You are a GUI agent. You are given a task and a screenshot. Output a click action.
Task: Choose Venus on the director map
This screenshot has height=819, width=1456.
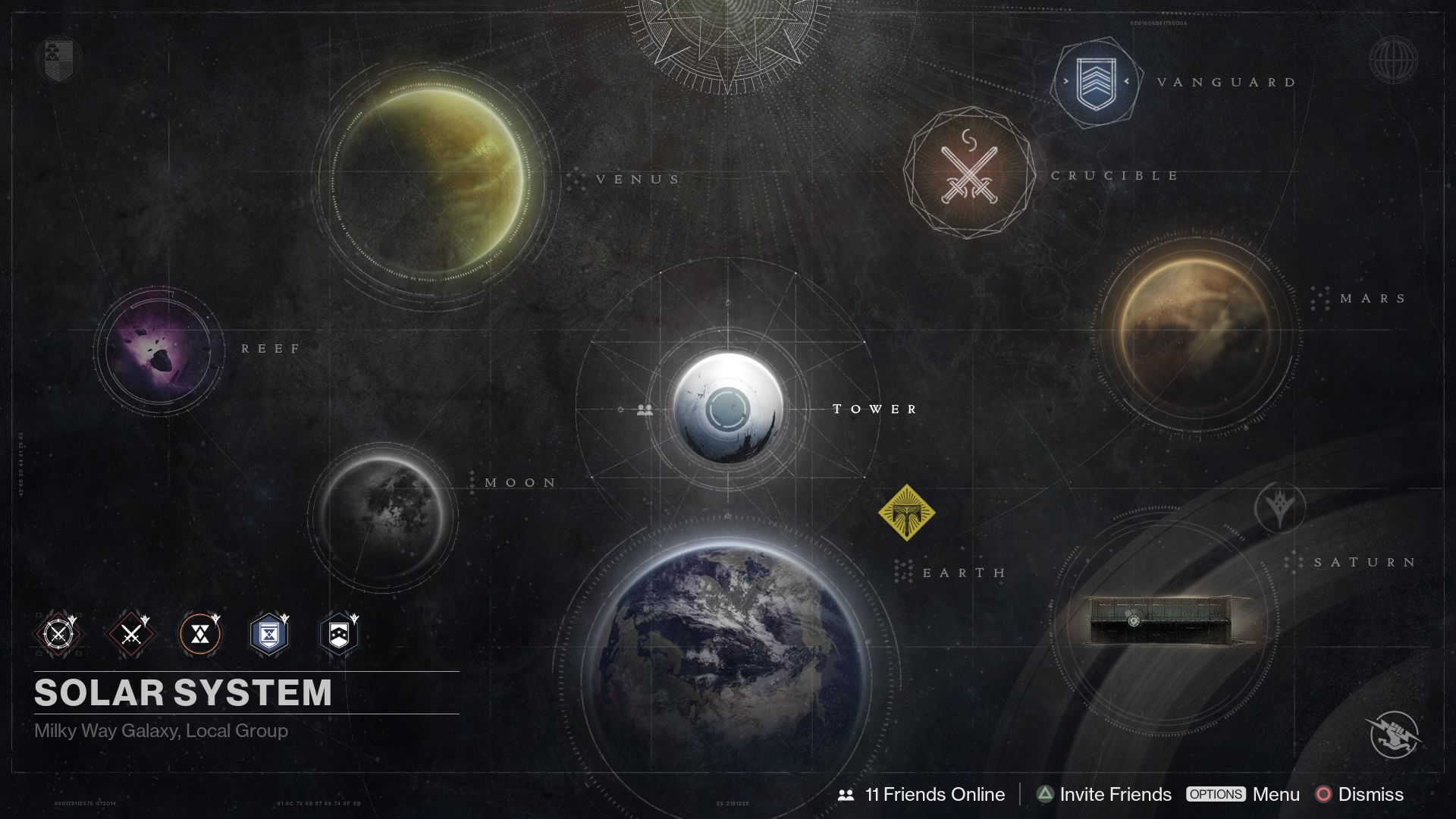[431, 182]
